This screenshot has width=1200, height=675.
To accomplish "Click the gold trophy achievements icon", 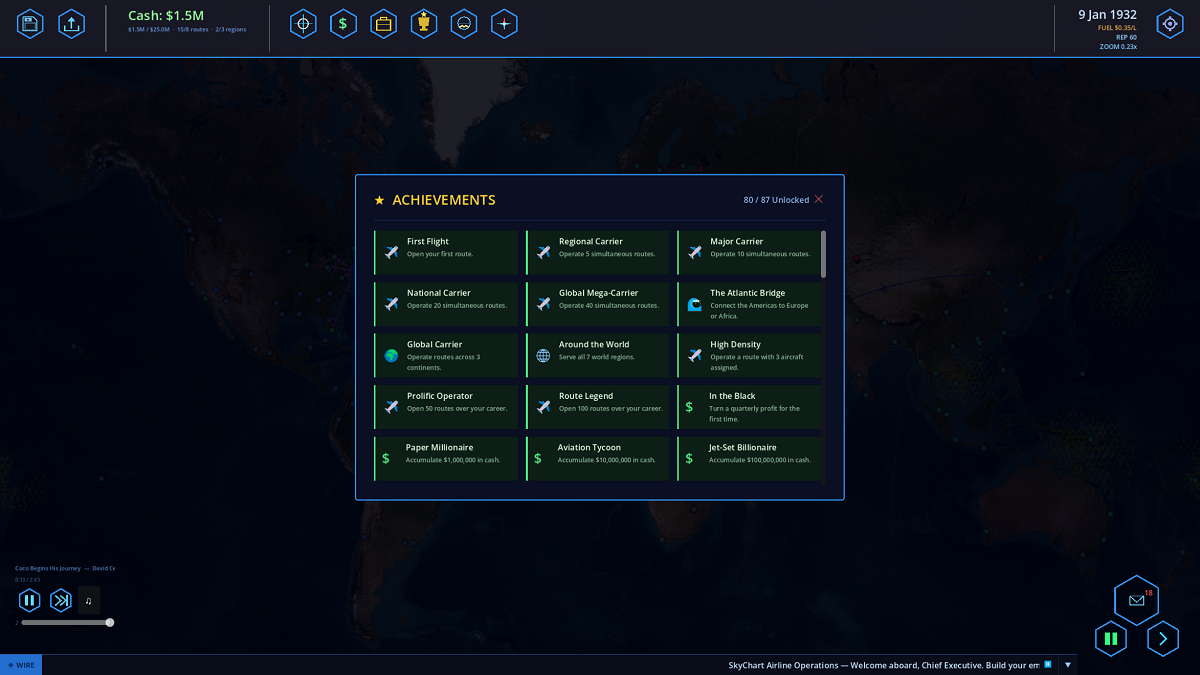I will [423, 24].
